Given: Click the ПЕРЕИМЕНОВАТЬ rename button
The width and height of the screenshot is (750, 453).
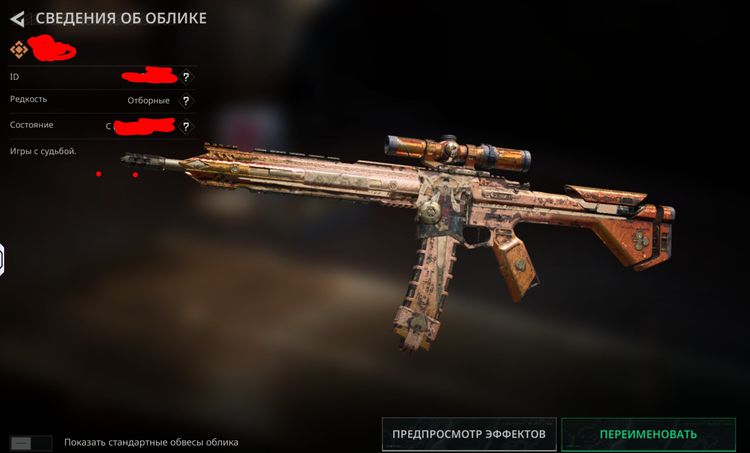Looking at the screenshot, I should [647, 434].
